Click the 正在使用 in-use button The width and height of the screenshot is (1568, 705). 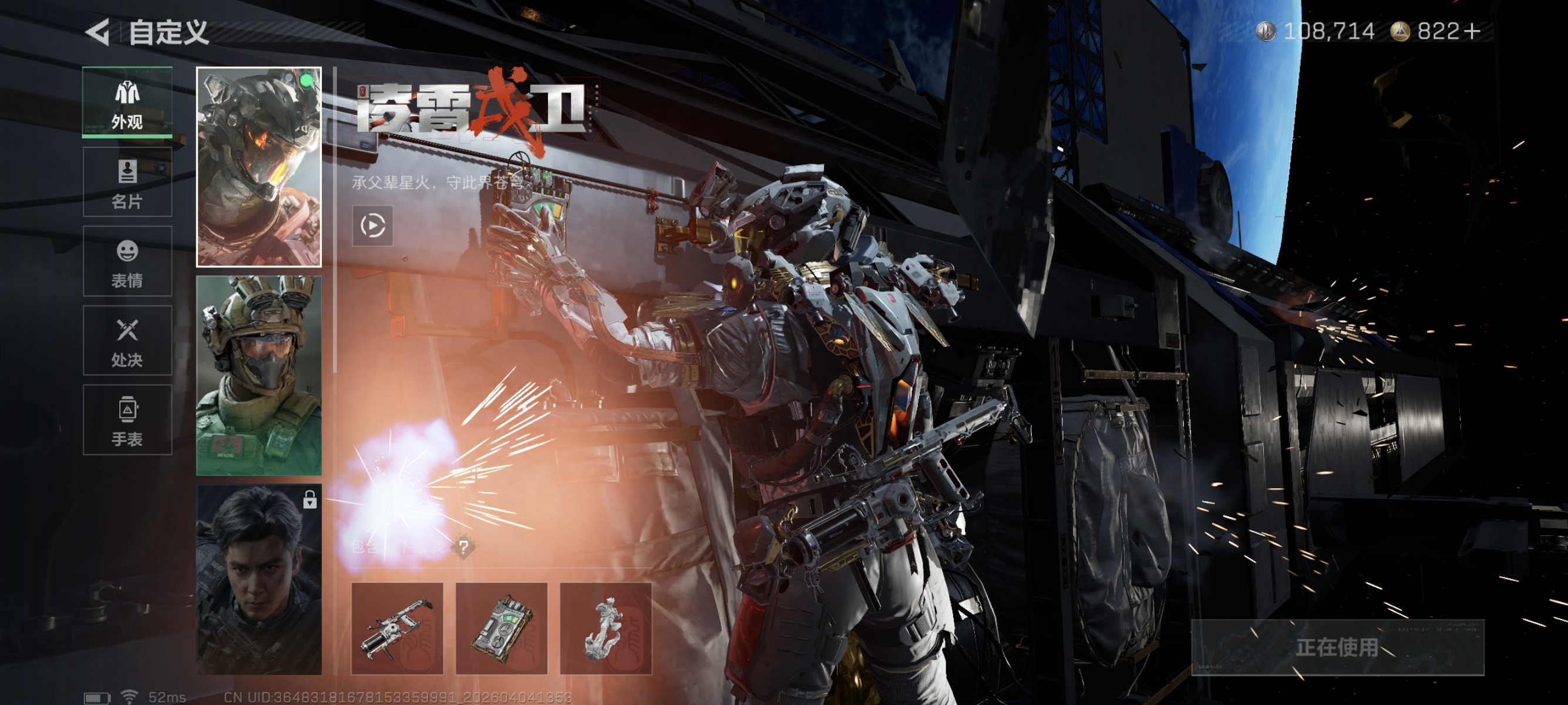1337,647
